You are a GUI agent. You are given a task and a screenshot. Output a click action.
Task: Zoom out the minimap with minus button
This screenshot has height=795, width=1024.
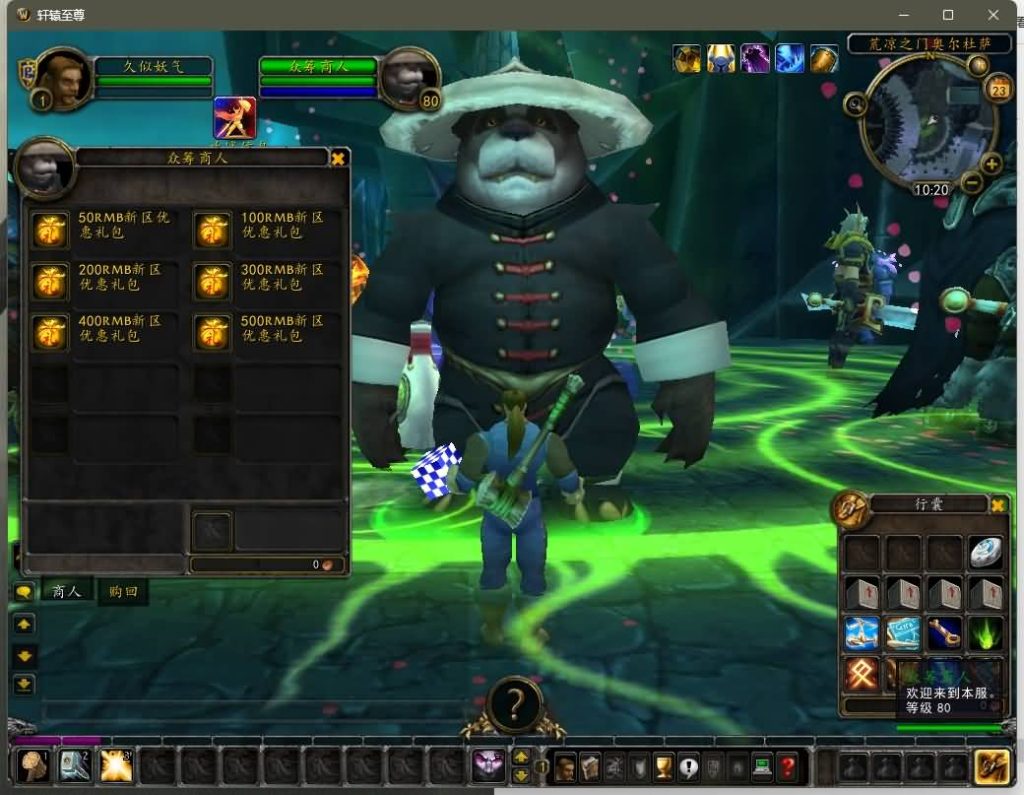971,183
